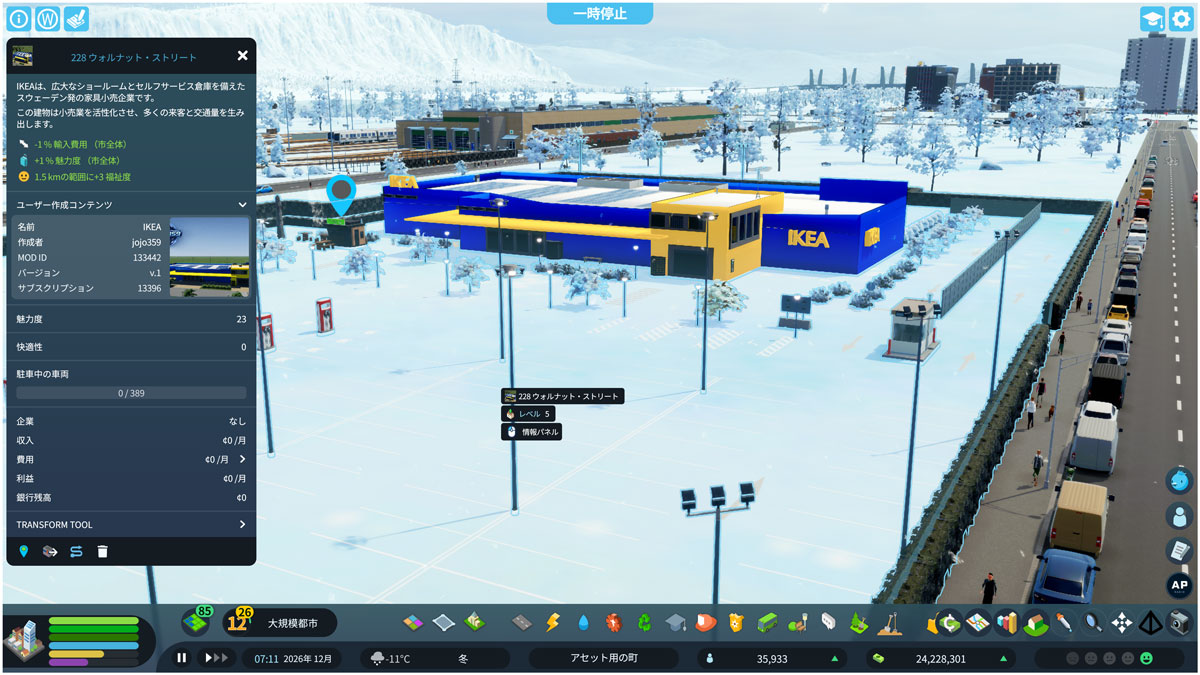Collapse the user-created content section
The height and width of the screenshot is (675, 1200).
tap(242, 205)
